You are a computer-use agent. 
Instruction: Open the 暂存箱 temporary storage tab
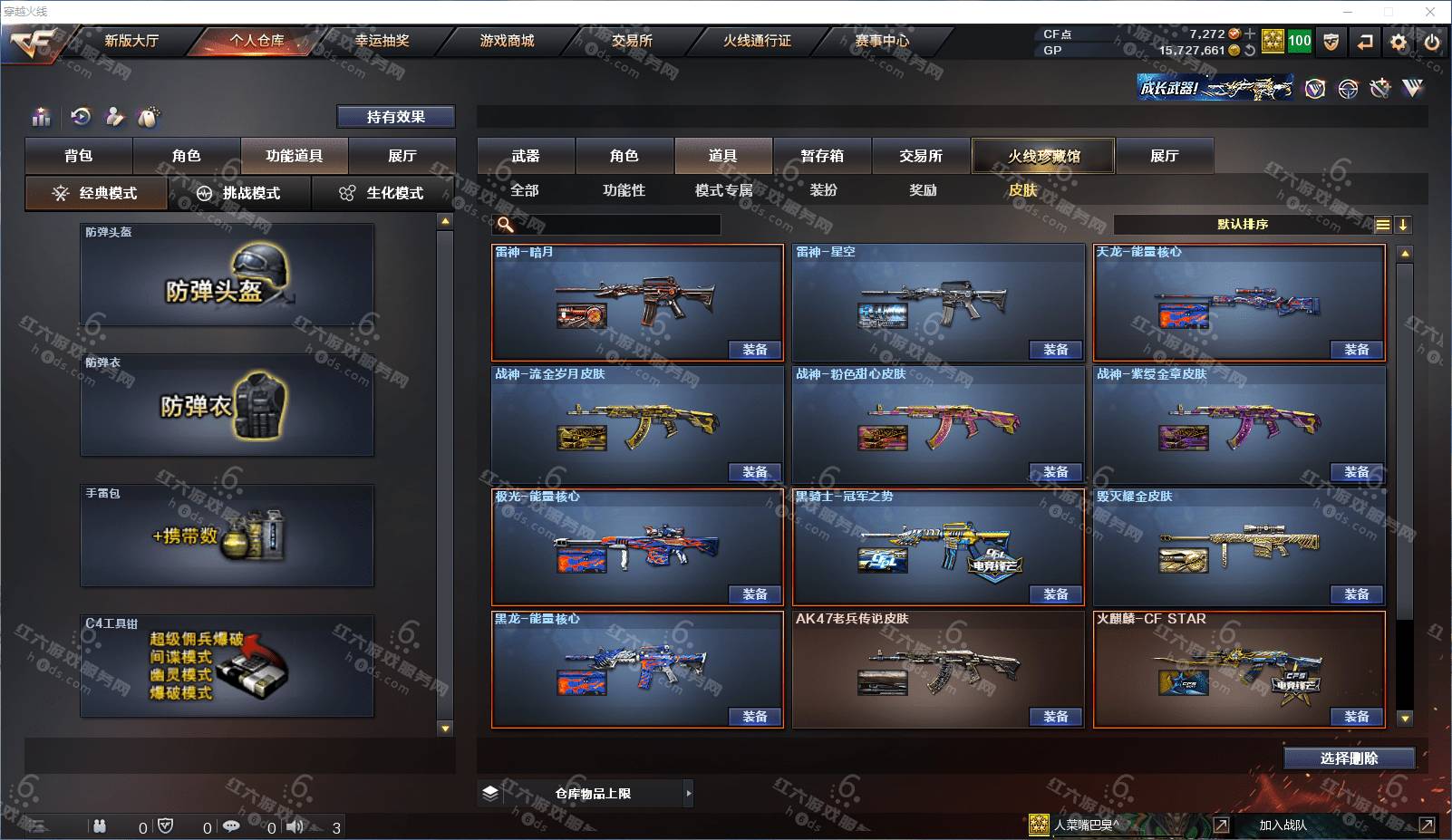coord(822,156)
